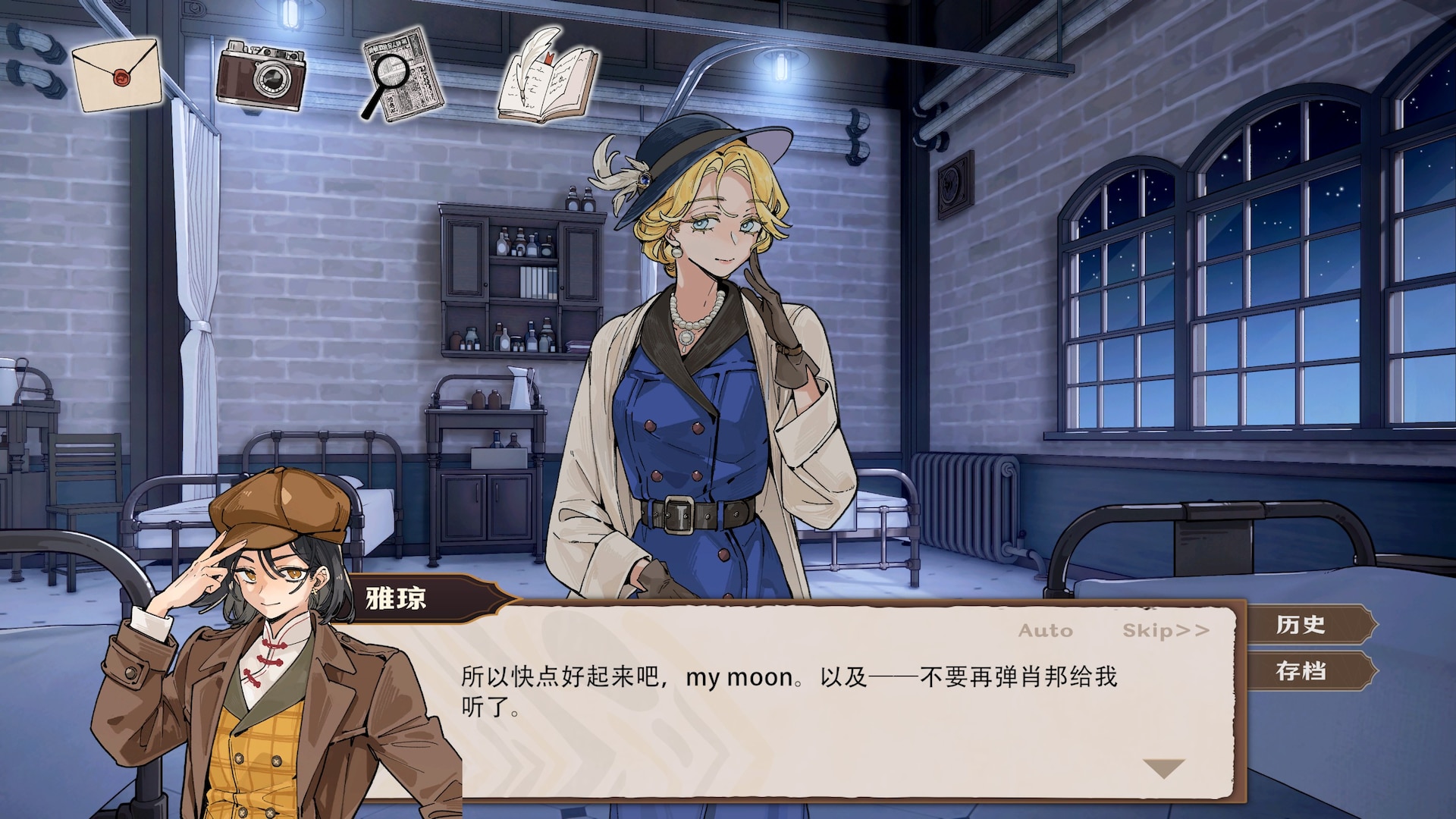This screenshot has width=1456, height=819.
Task: Advance dialogue with the down arrow
Action: click(1163, 769)
